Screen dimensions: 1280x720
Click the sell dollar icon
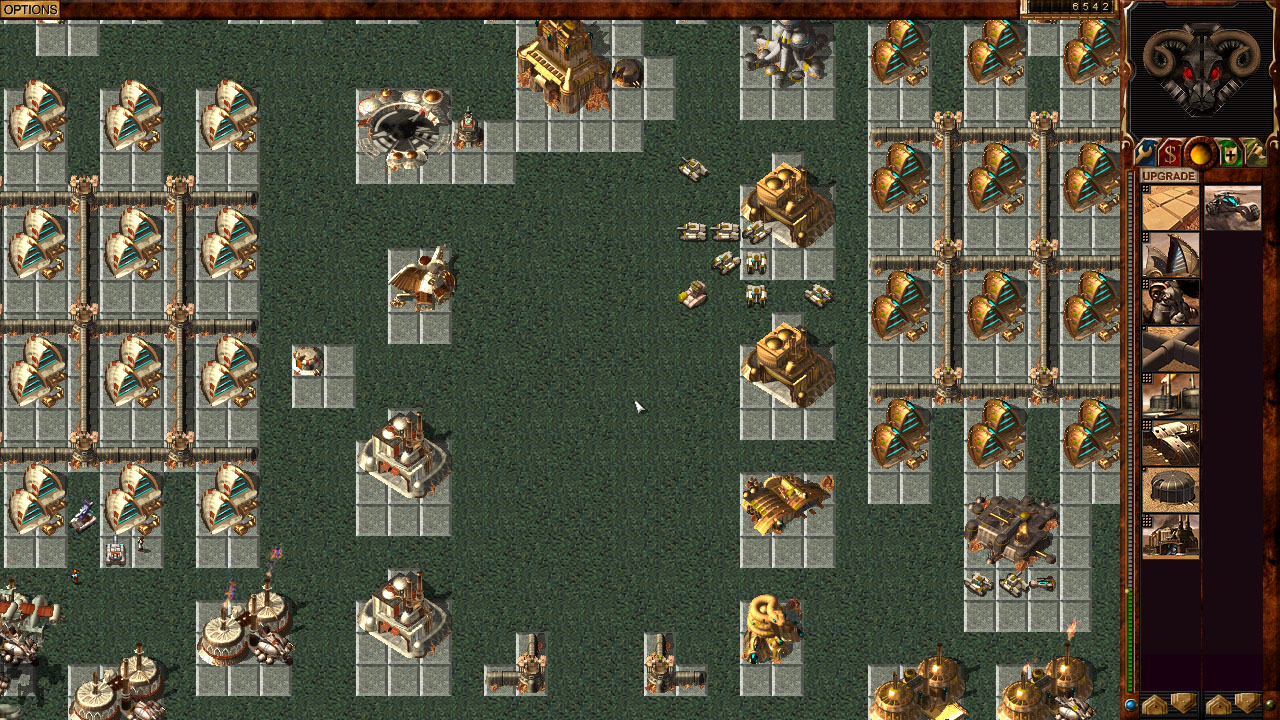1170,153
